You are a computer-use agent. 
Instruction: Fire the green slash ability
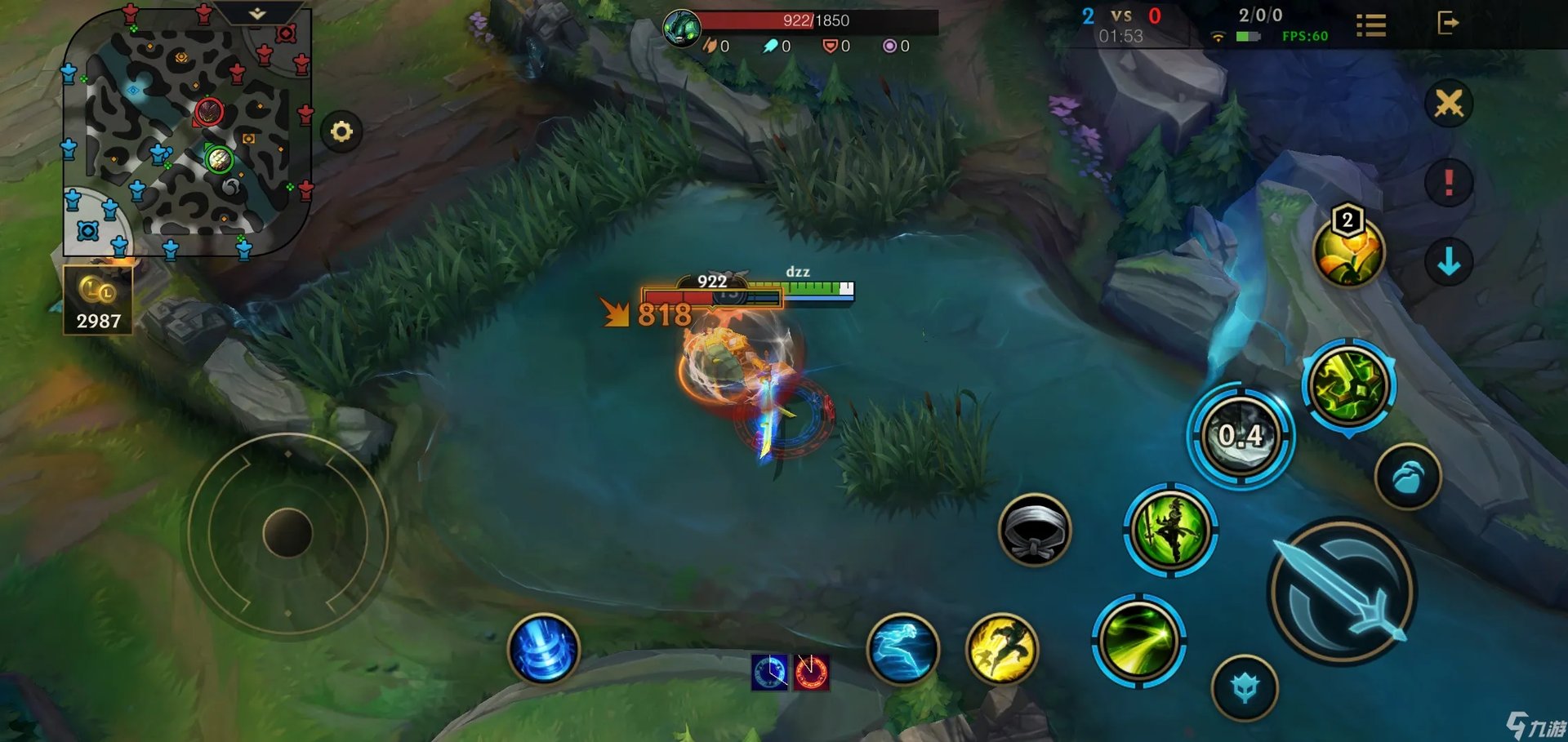(1138, 641)
